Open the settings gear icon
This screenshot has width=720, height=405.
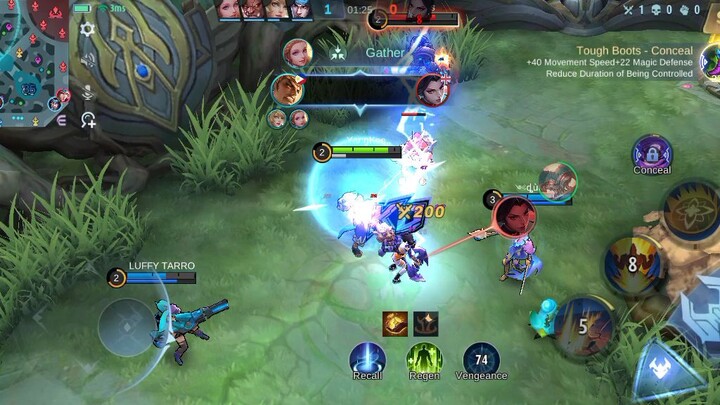pyautogui.click(x=87, y=29)
